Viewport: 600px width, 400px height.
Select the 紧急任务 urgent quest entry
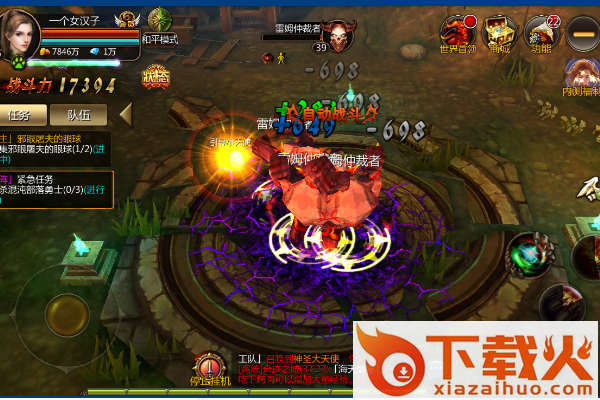point(56,184)
